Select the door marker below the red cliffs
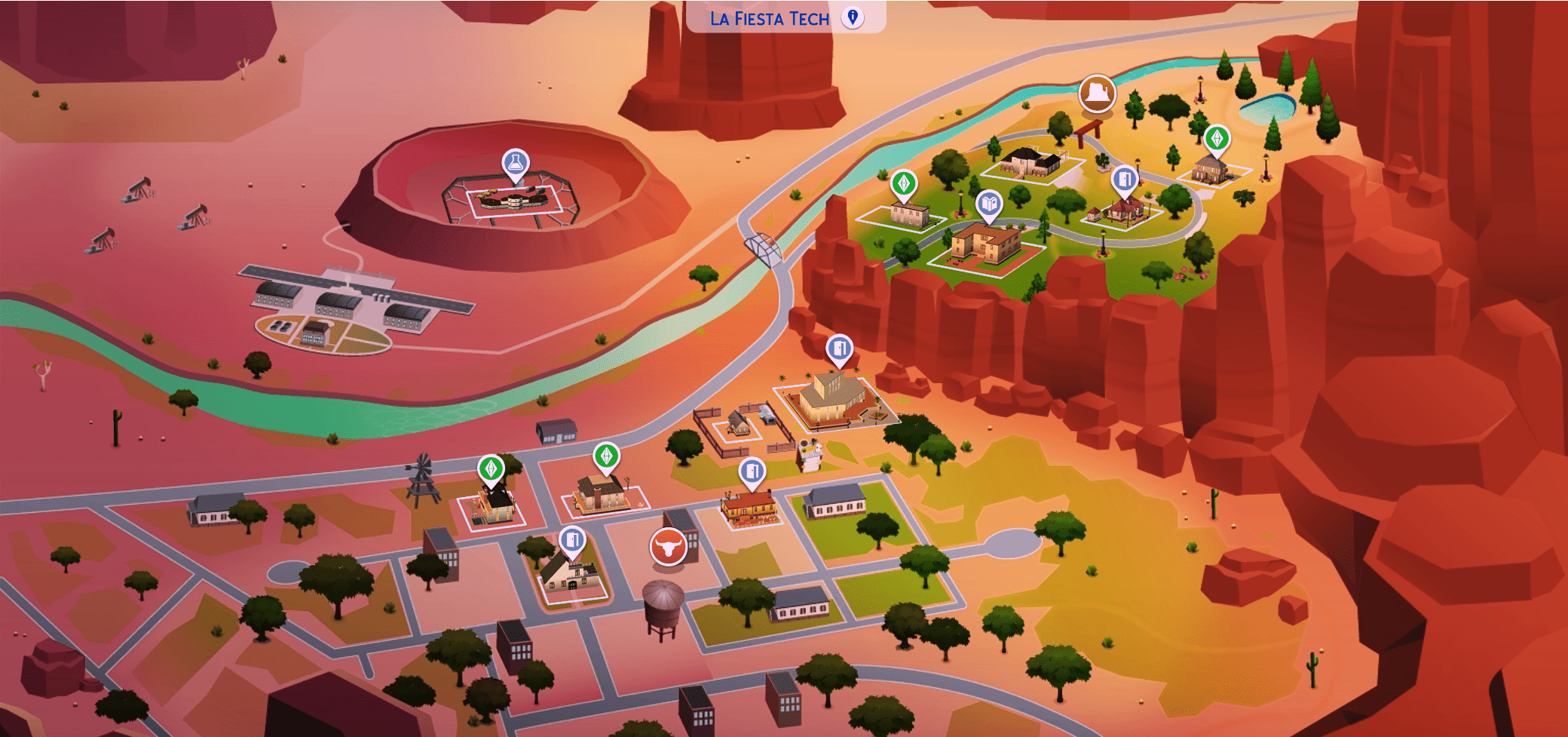1568x737 pixels. (839, 349)
